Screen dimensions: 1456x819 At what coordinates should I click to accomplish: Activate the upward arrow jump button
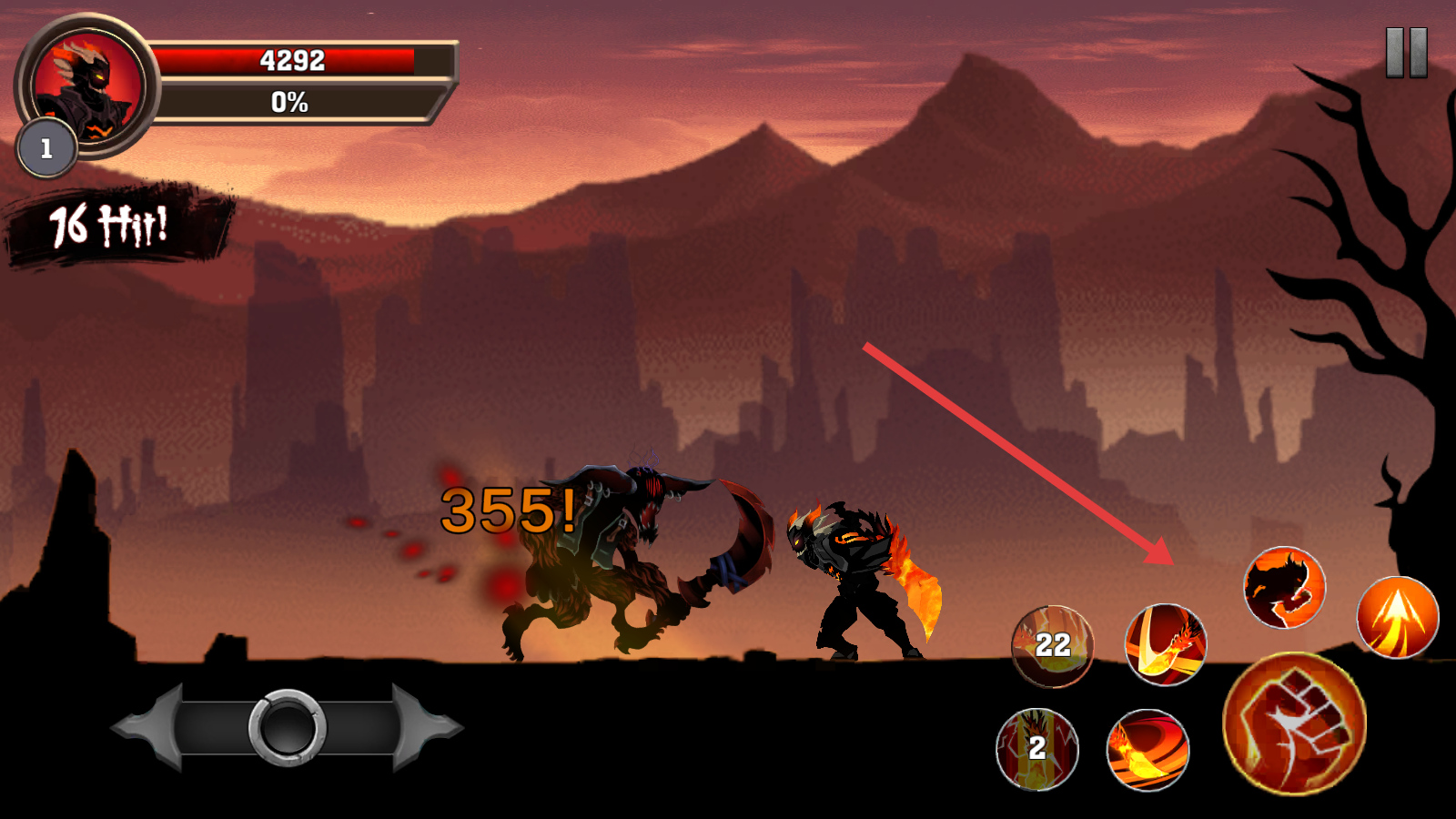point(1397,617)
